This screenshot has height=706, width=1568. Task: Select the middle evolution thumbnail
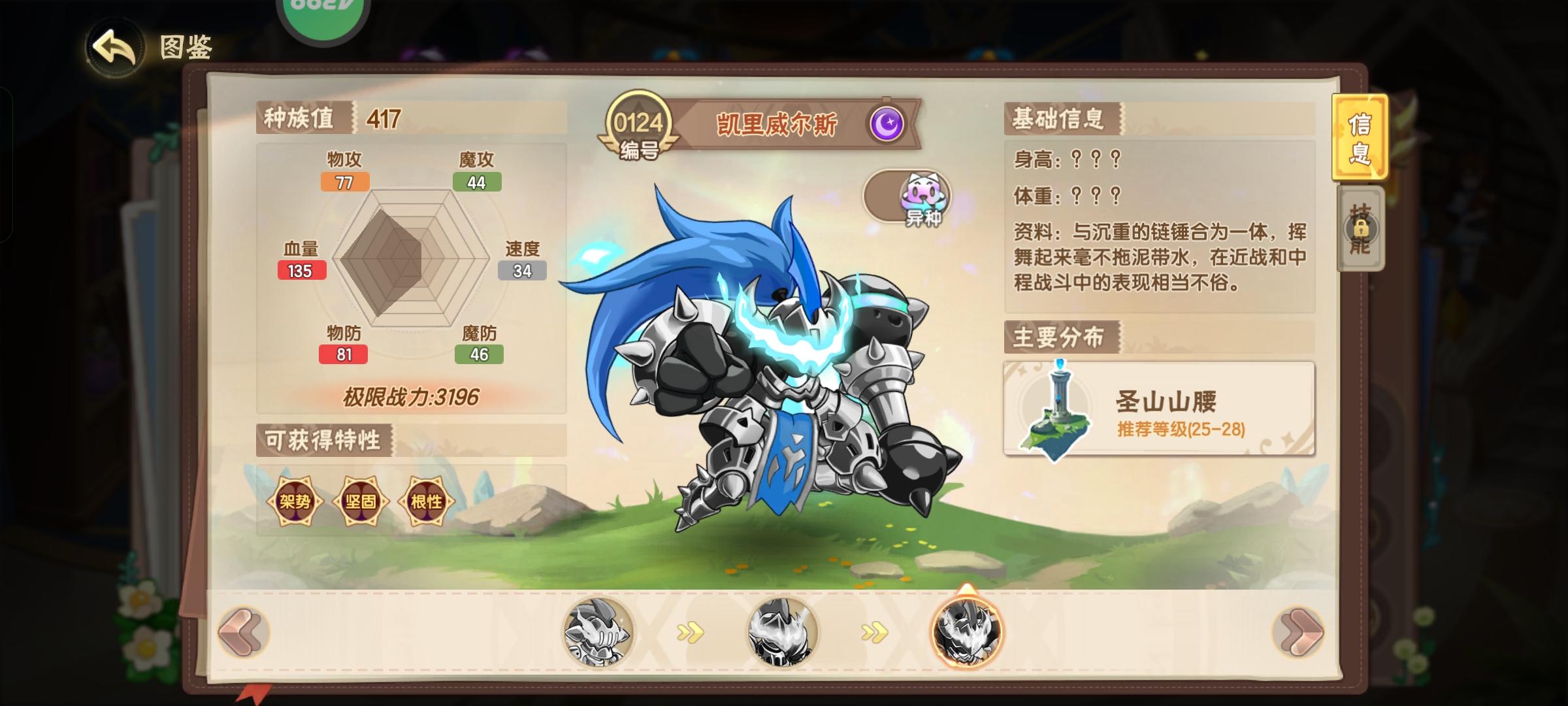tap(783, 631)
